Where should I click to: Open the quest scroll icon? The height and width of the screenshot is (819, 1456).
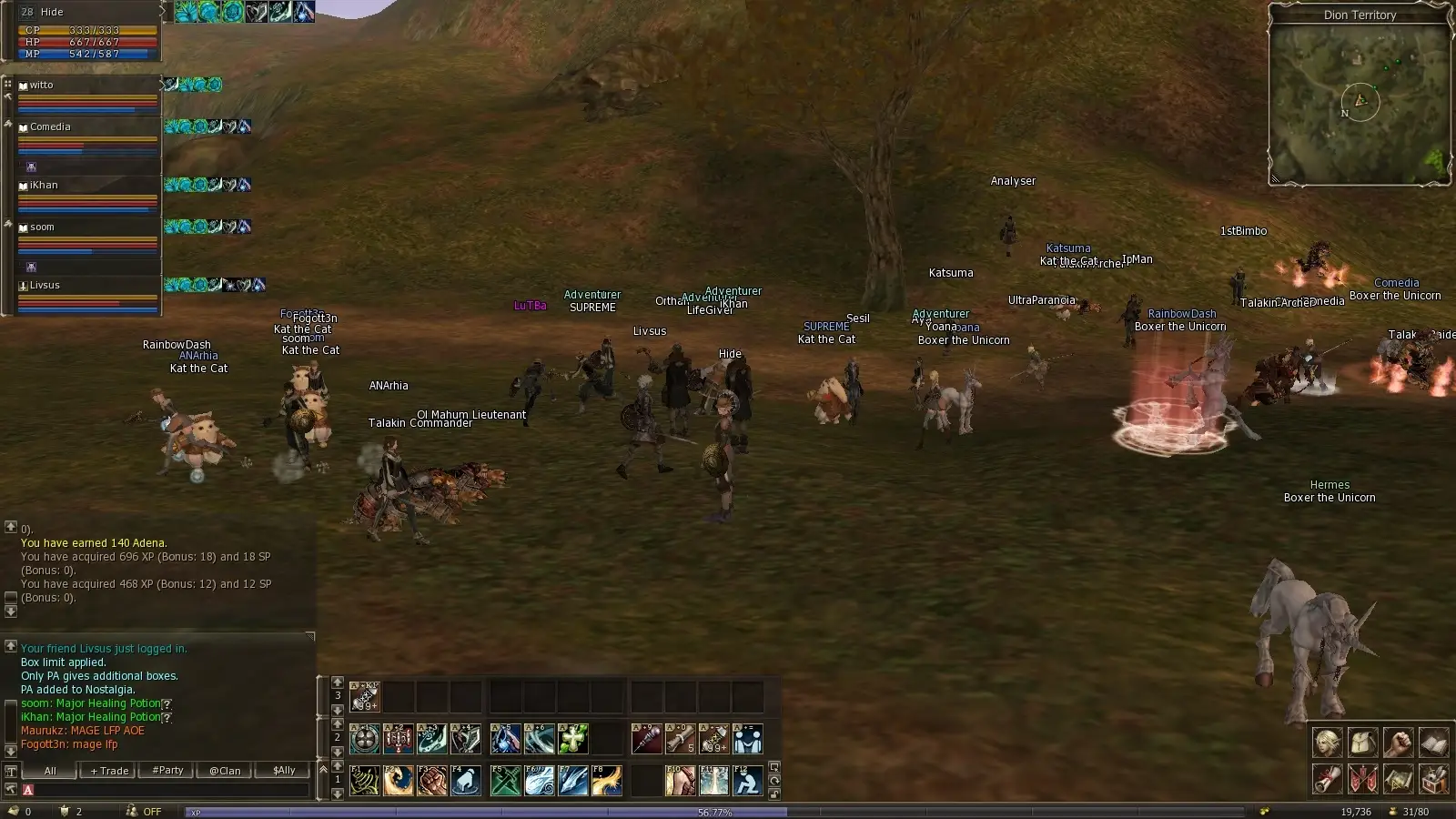[1327, 779]
